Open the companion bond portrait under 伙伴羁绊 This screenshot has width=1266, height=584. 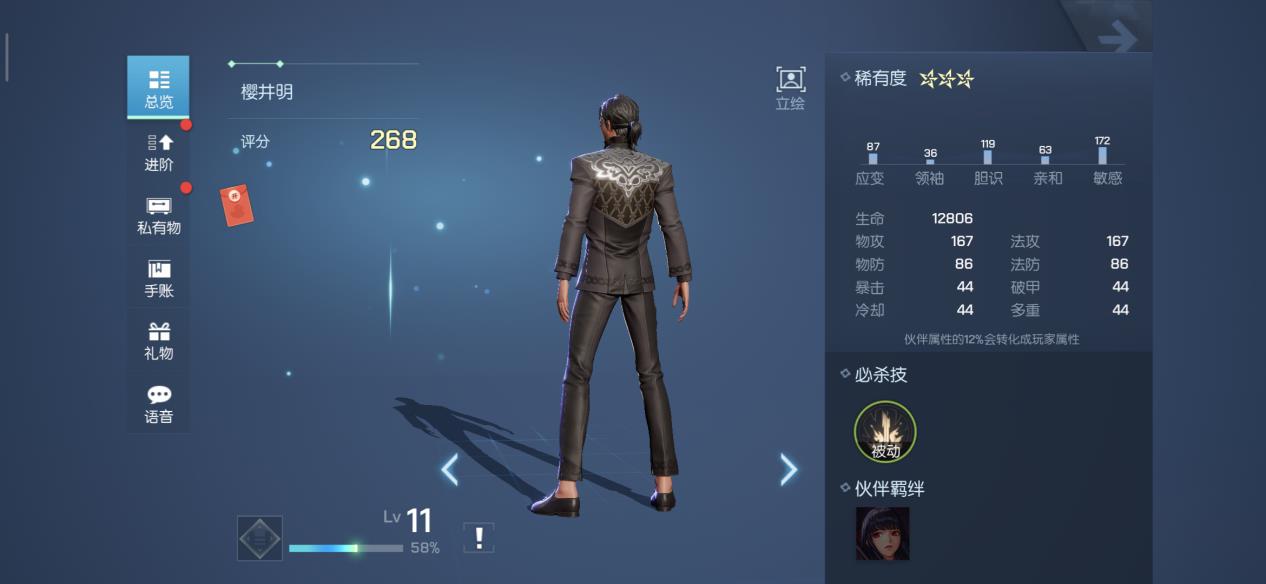(882, 533)
